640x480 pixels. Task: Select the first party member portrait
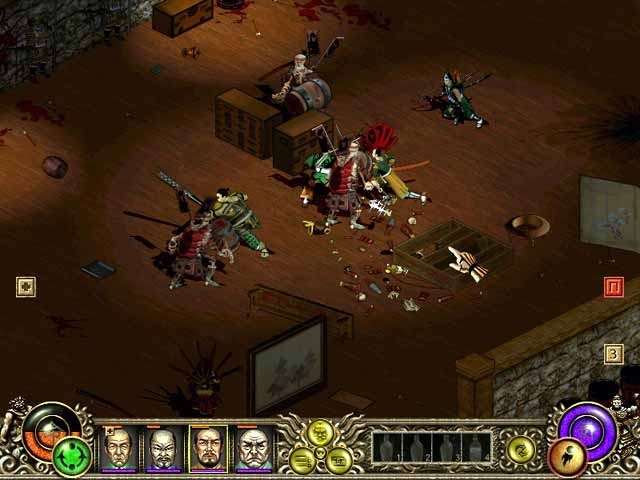point(119,448)
